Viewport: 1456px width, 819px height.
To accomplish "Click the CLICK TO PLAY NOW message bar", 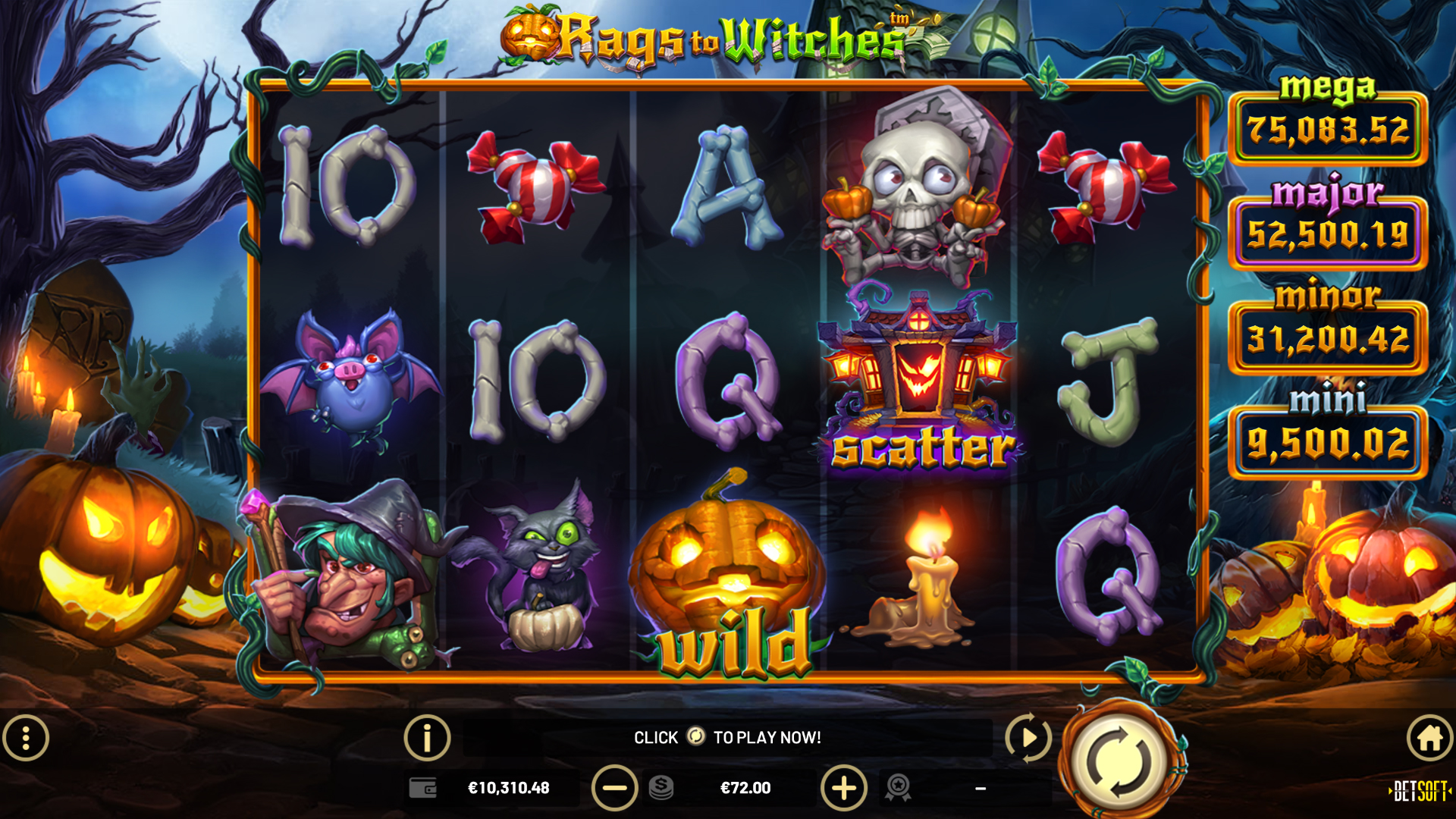I will coord(727,736).
